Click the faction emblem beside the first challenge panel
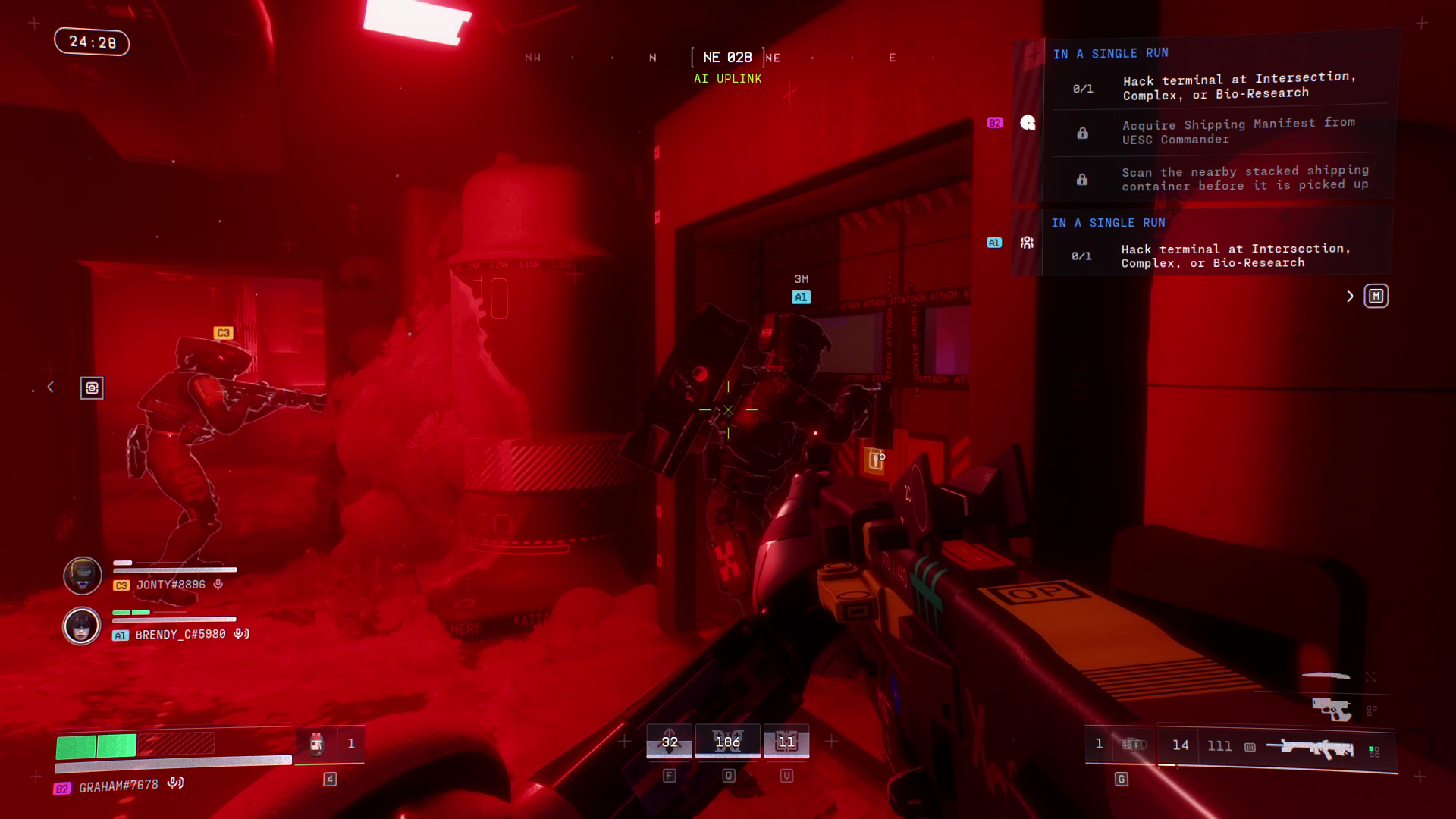1456x819 pixels. tap(1028, 123)
